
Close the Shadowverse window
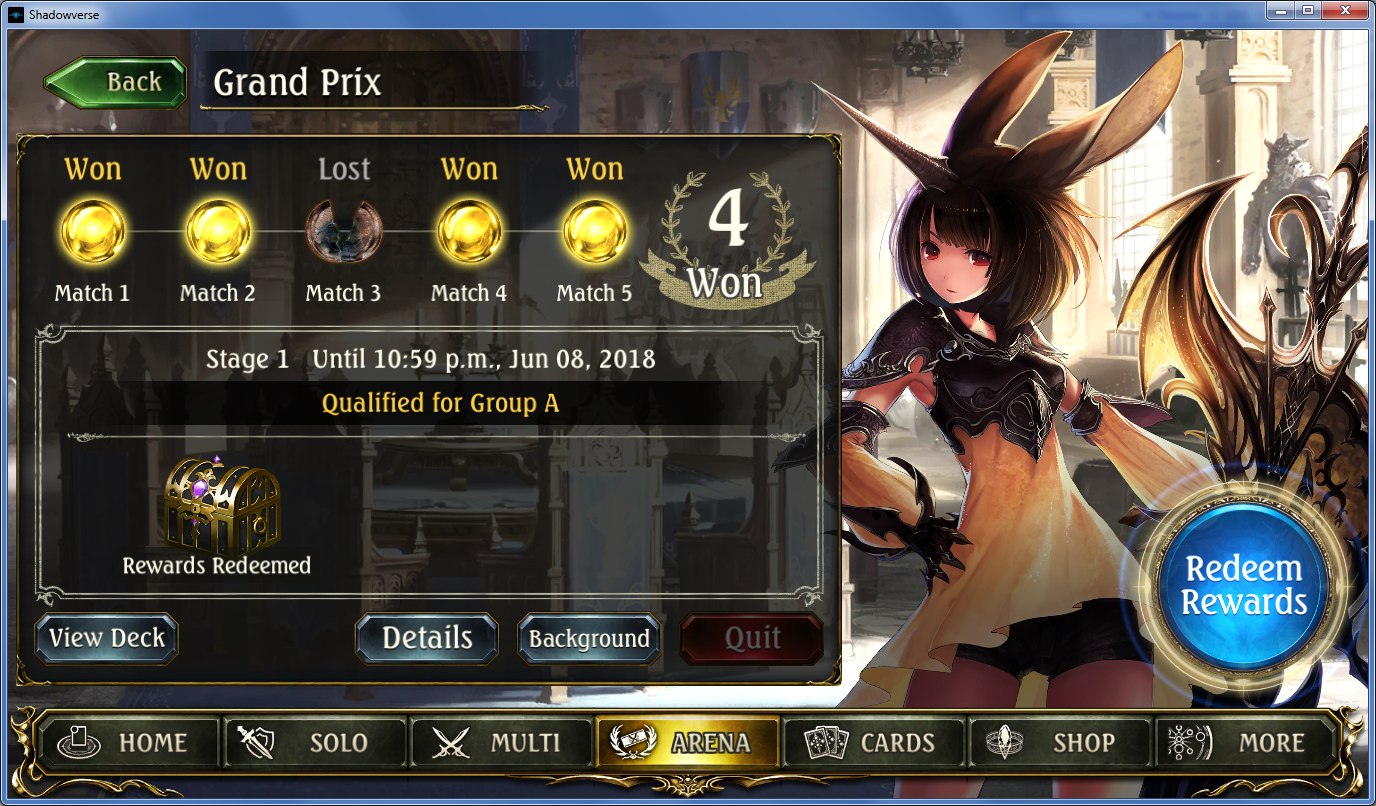click(x=1343, y=9)
